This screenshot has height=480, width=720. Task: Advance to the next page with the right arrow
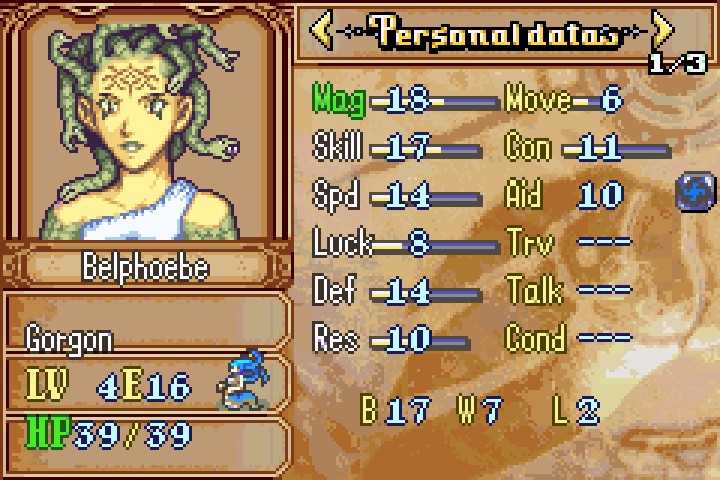point(663,30)
